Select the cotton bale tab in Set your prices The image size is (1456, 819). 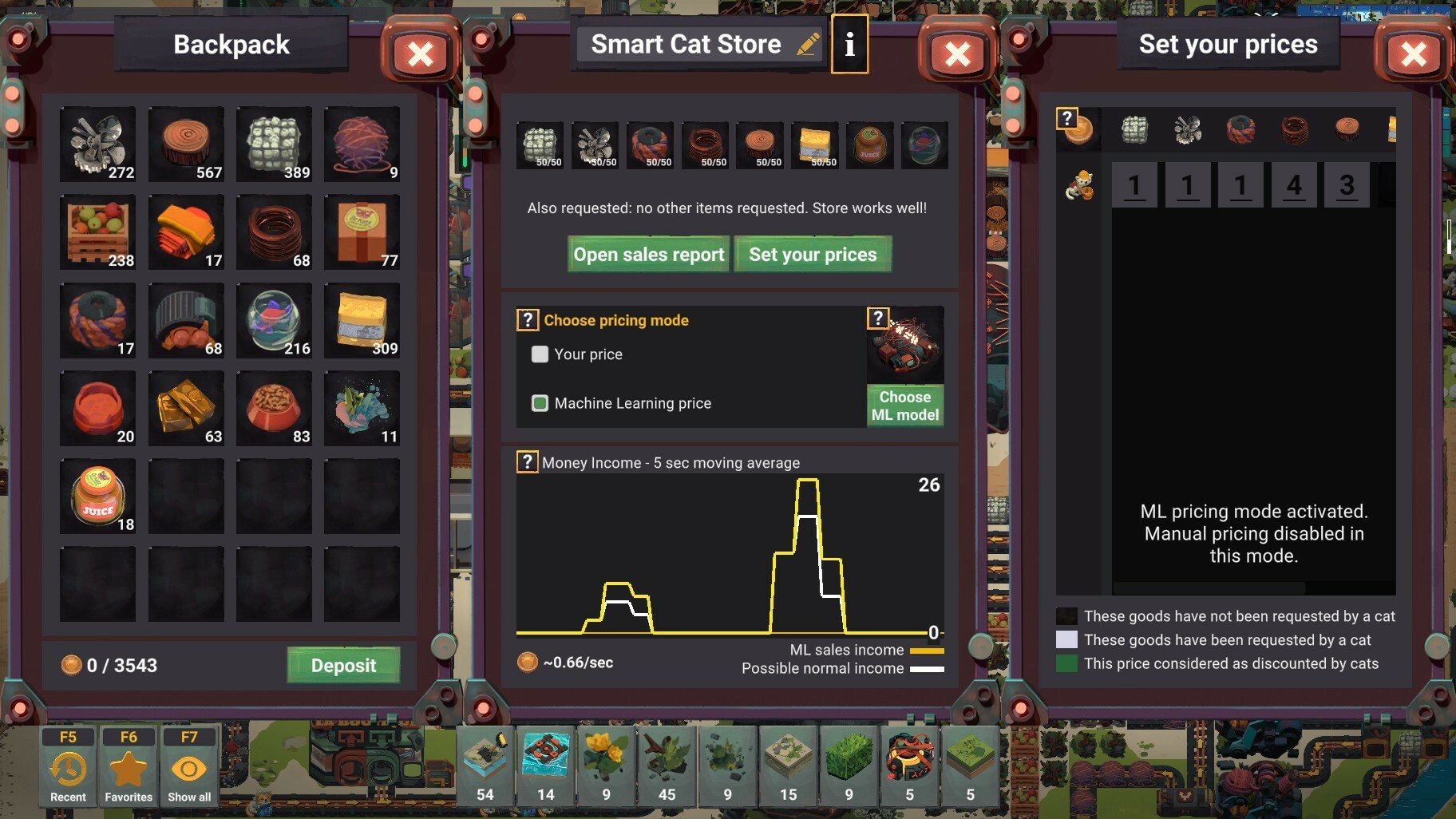pyautogui.click(x=1136, y=129)
